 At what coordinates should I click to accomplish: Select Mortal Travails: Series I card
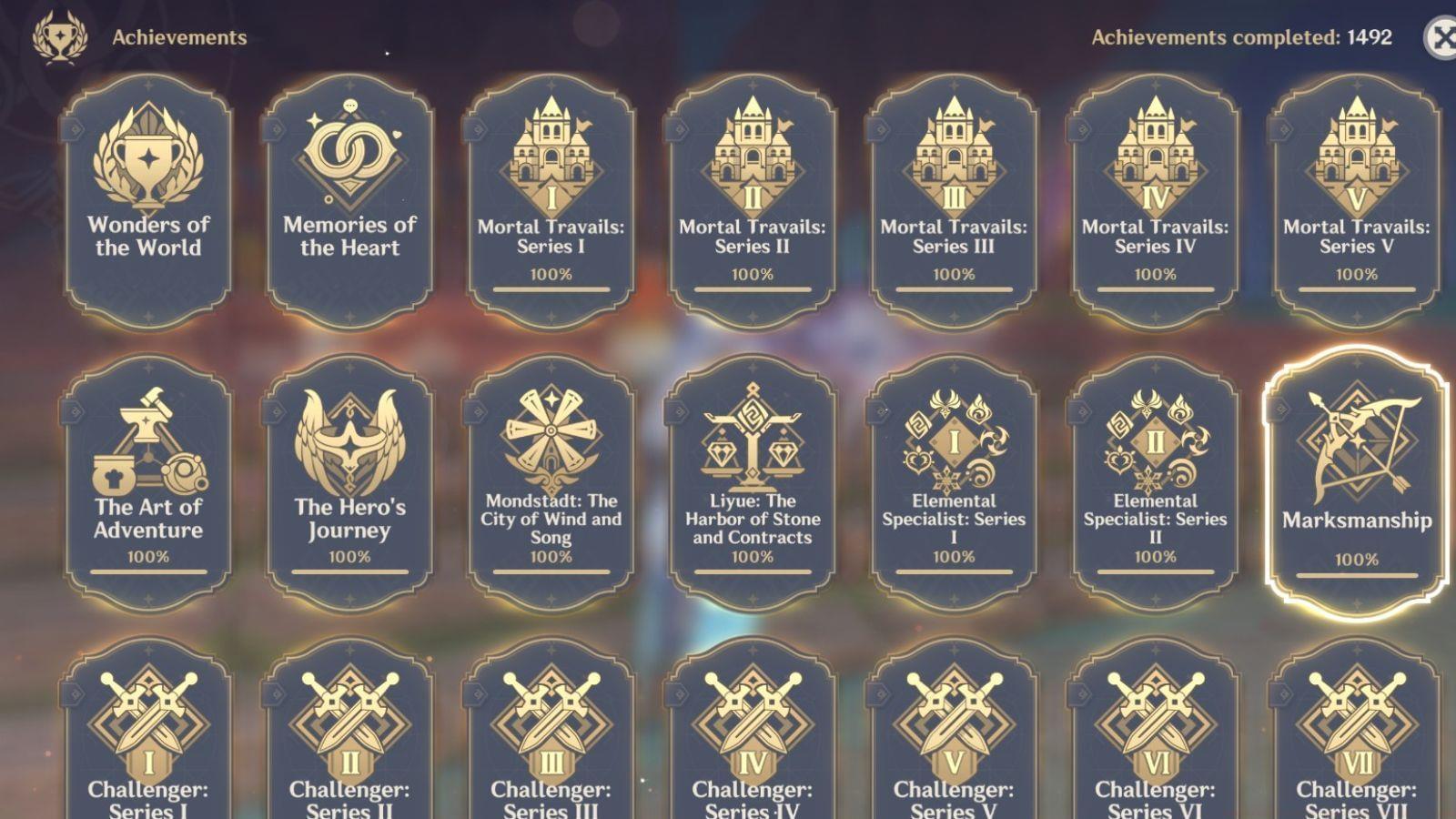coord(551,191)
